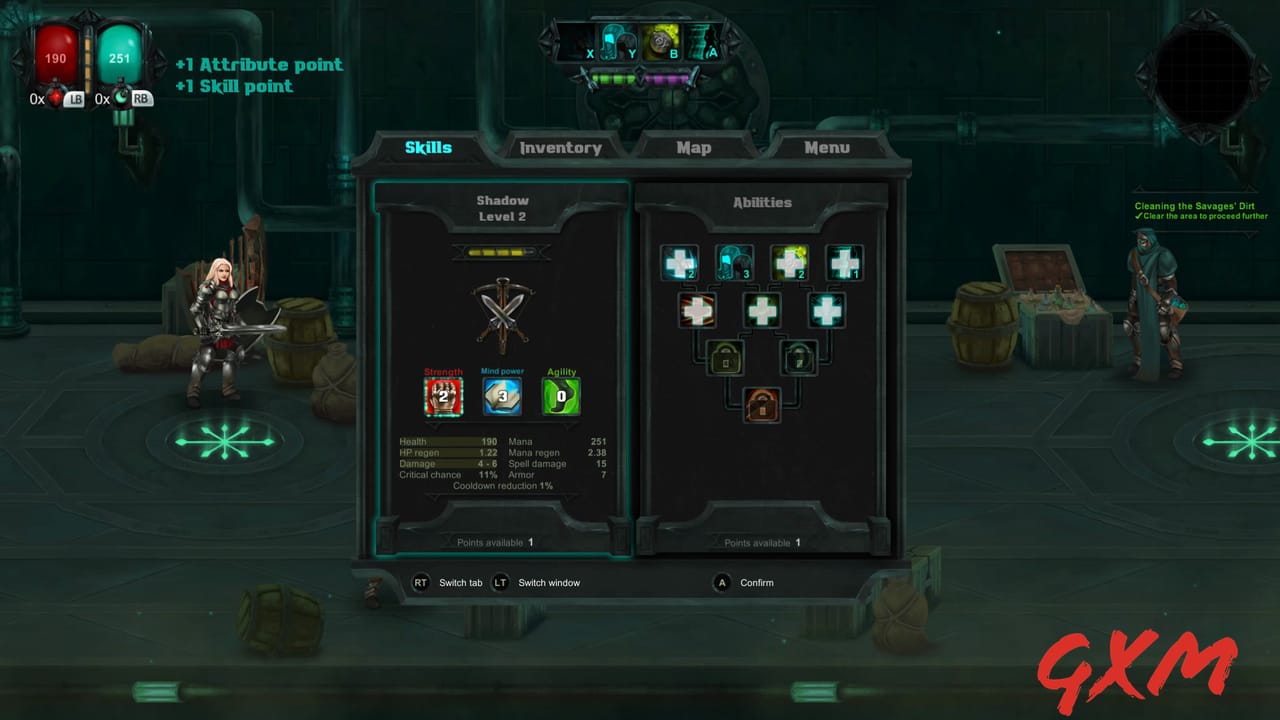Open the Map tab
Screen dimensions: 1280x720
(693, 147)
